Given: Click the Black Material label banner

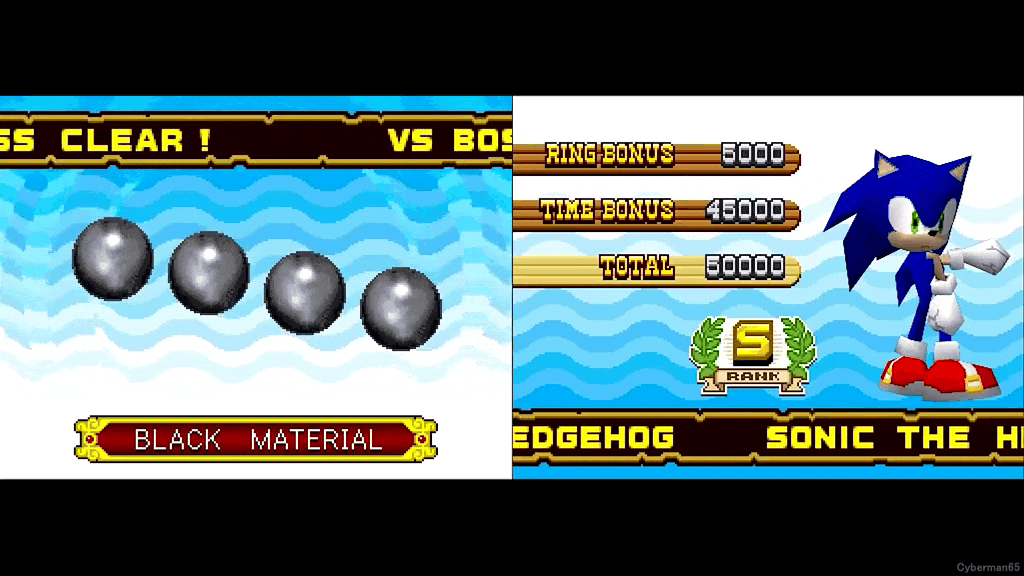Looking at the screenshot, I should 256,439.
